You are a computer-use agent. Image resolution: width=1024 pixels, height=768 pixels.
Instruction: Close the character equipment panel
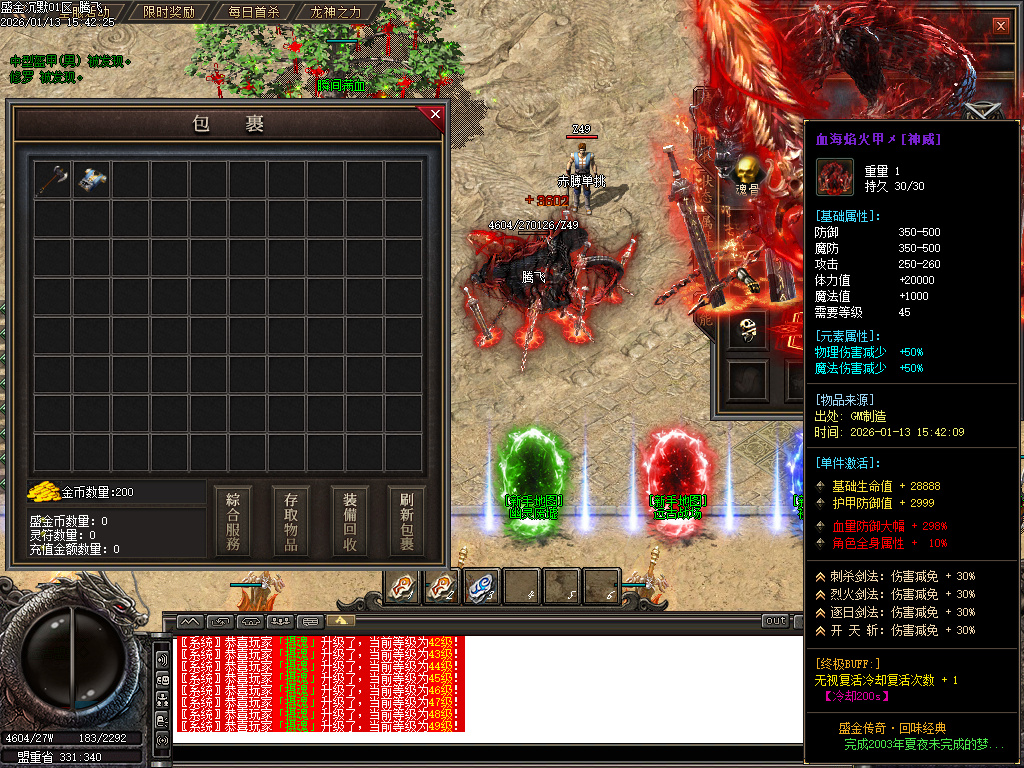[x=1000, y=25]
